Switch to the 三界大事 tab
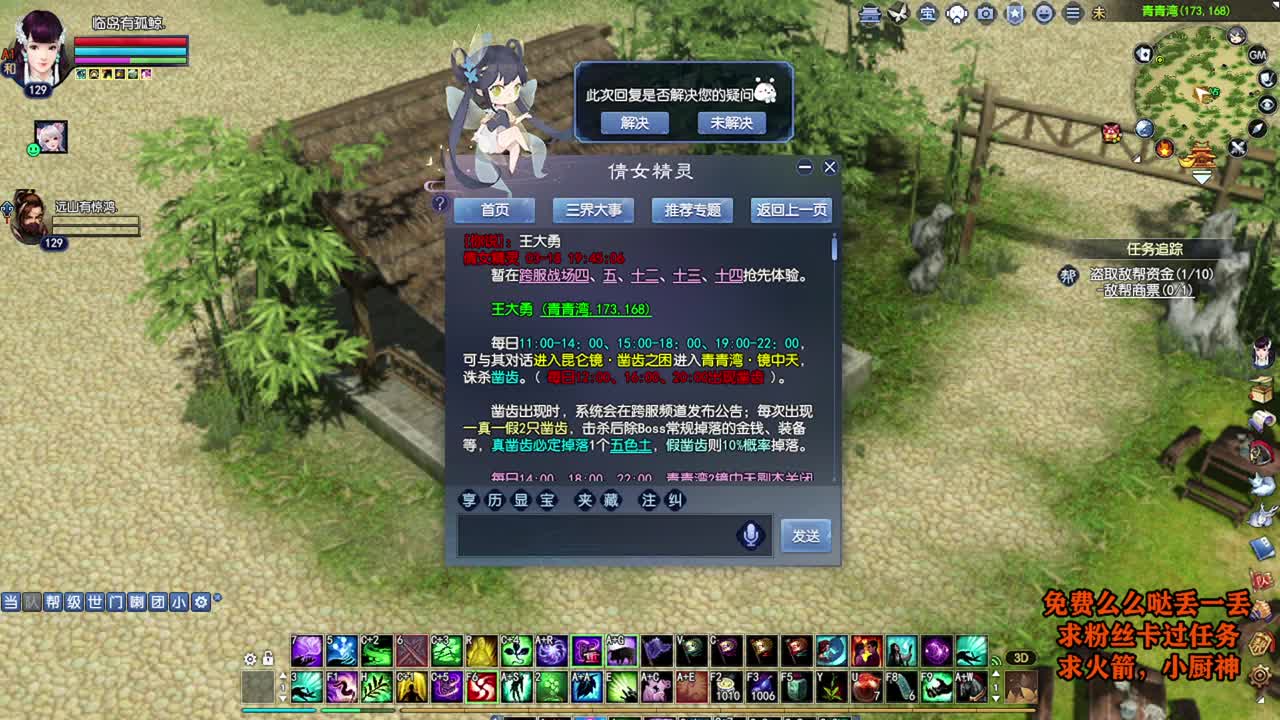Viewport: 1280px width, 720px height. (x=593, y=210)
